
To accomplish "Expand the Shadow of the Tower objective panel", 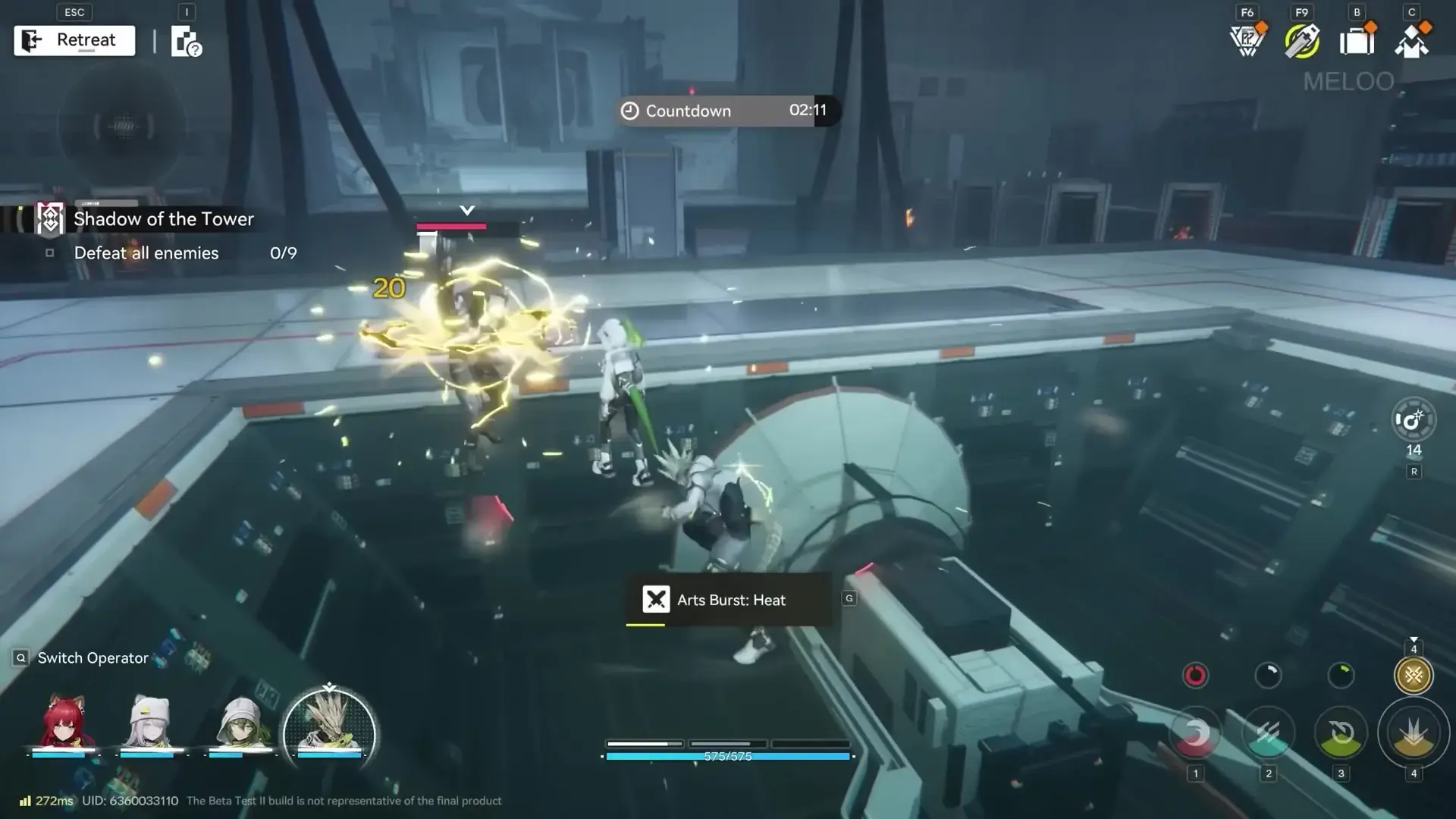I will point(163,218).
